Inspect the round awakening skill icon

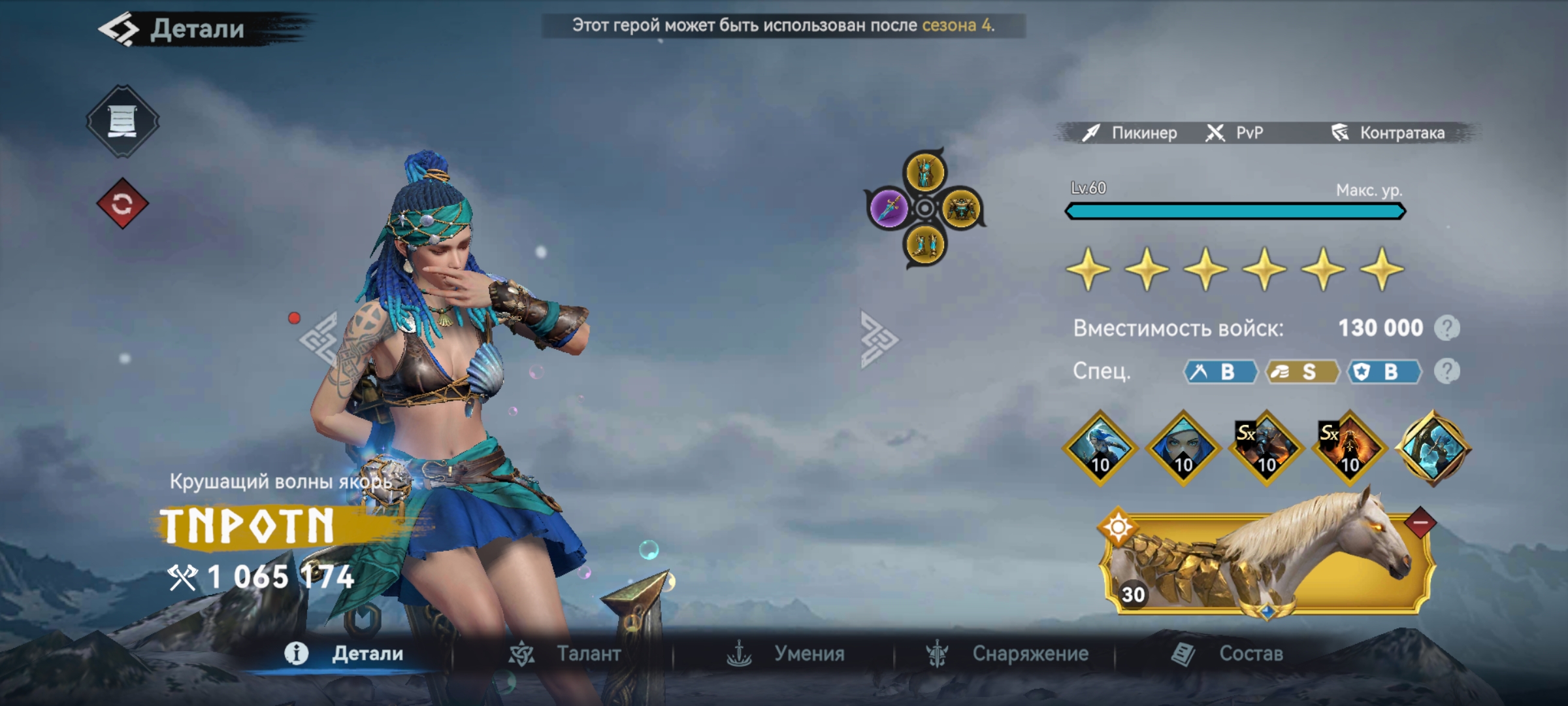1433,448
